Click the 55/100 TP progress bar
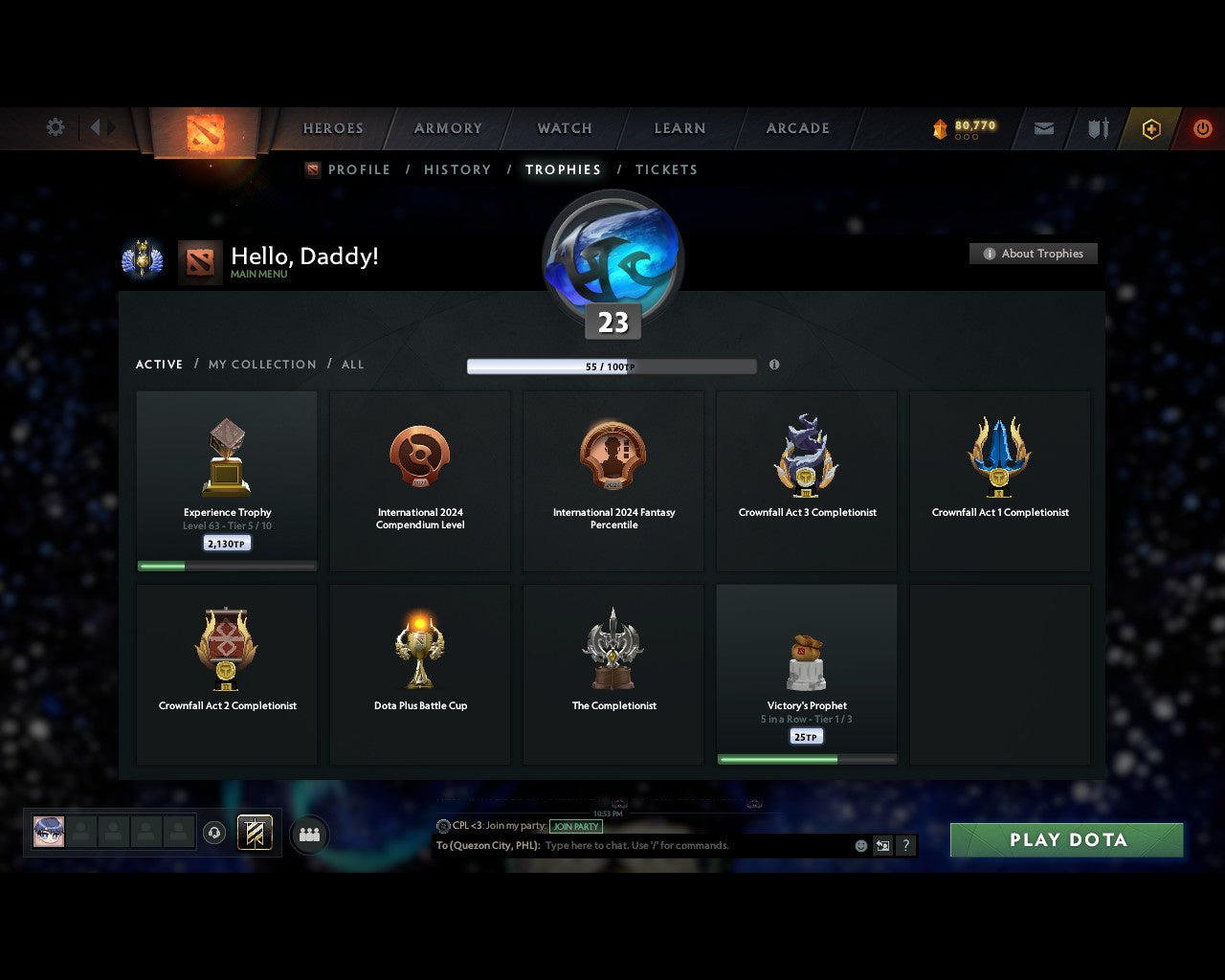 click(610, 366)
